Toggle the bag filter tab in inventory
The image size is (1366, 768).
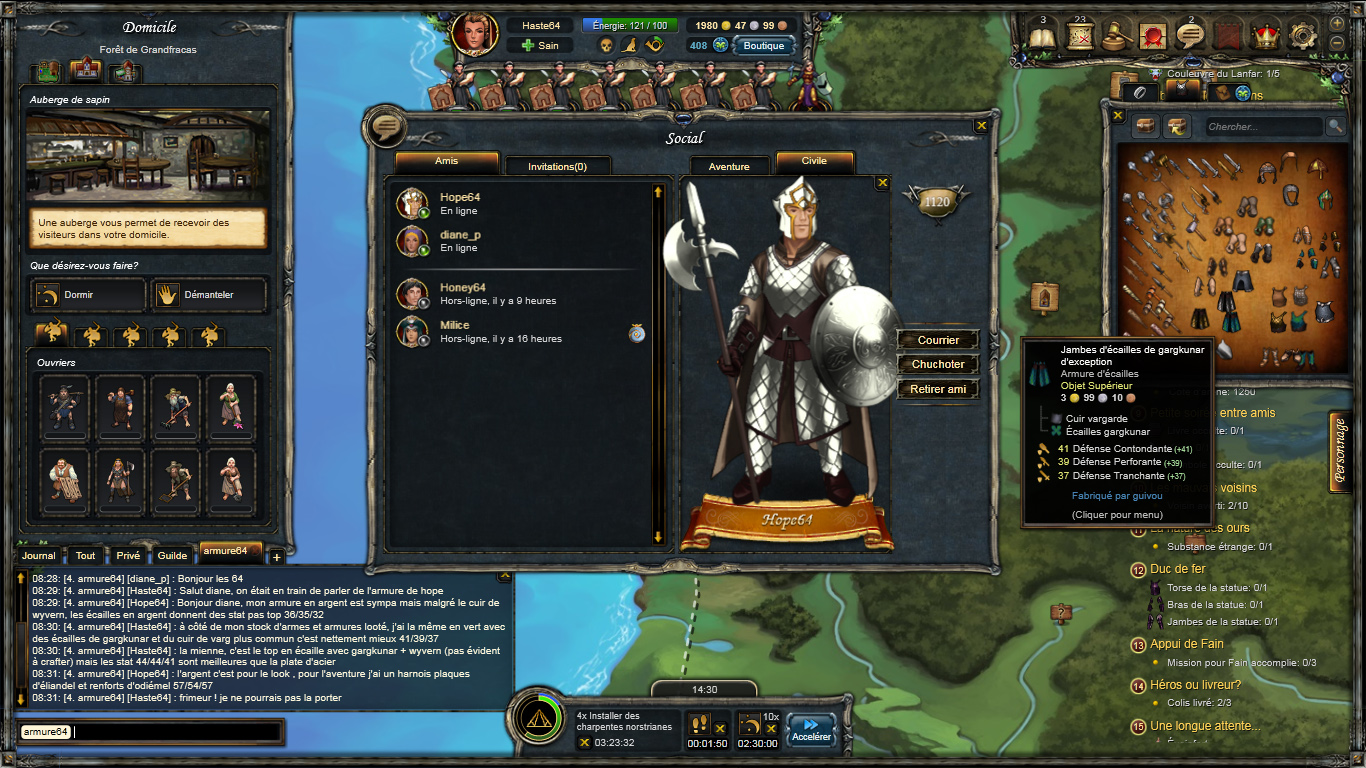pyautogui.click(x=1220, y=93)
